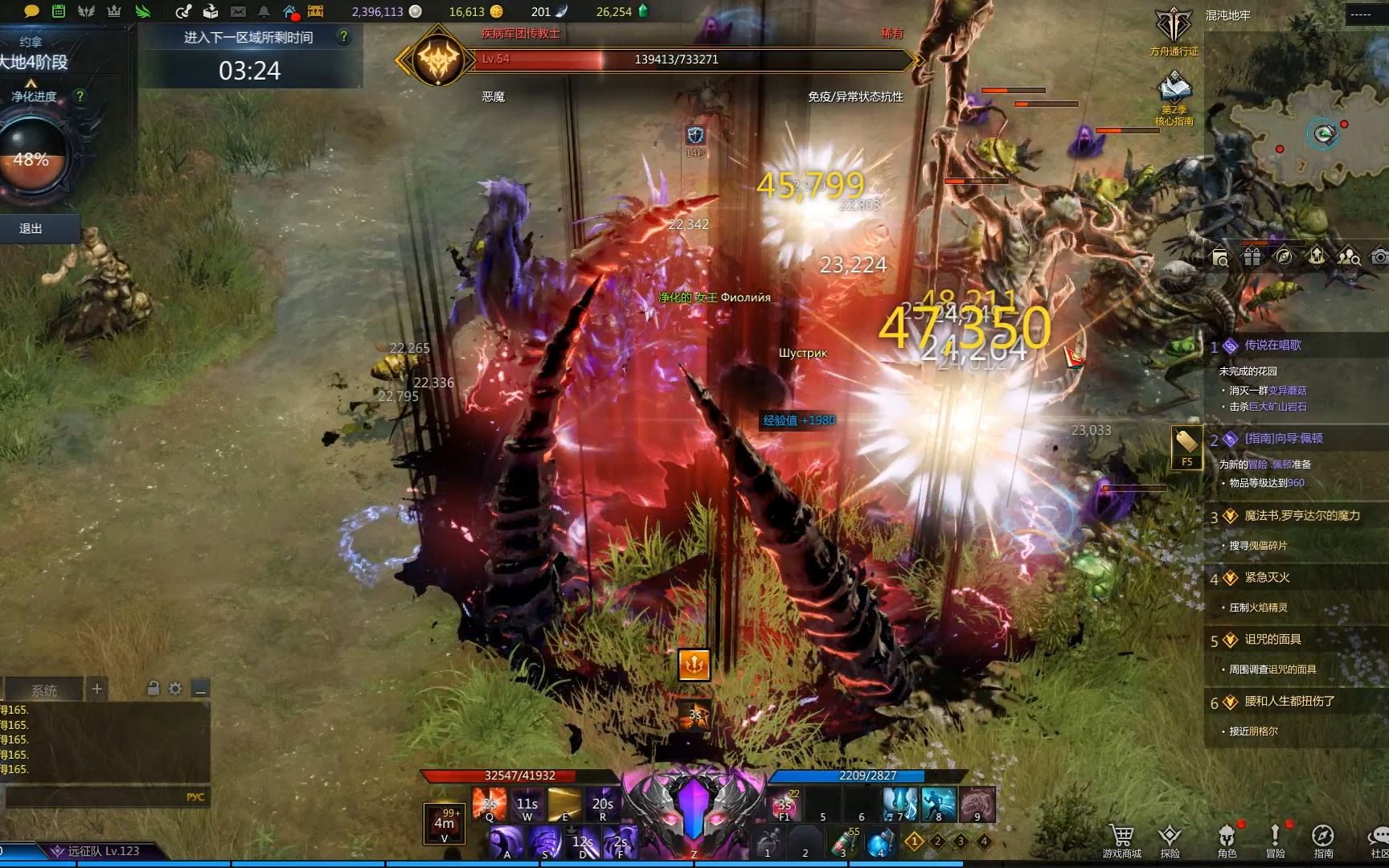This screenshot has height=868, width=1389.
Task: Use the blue potion in slot 4
Action: 881,844
